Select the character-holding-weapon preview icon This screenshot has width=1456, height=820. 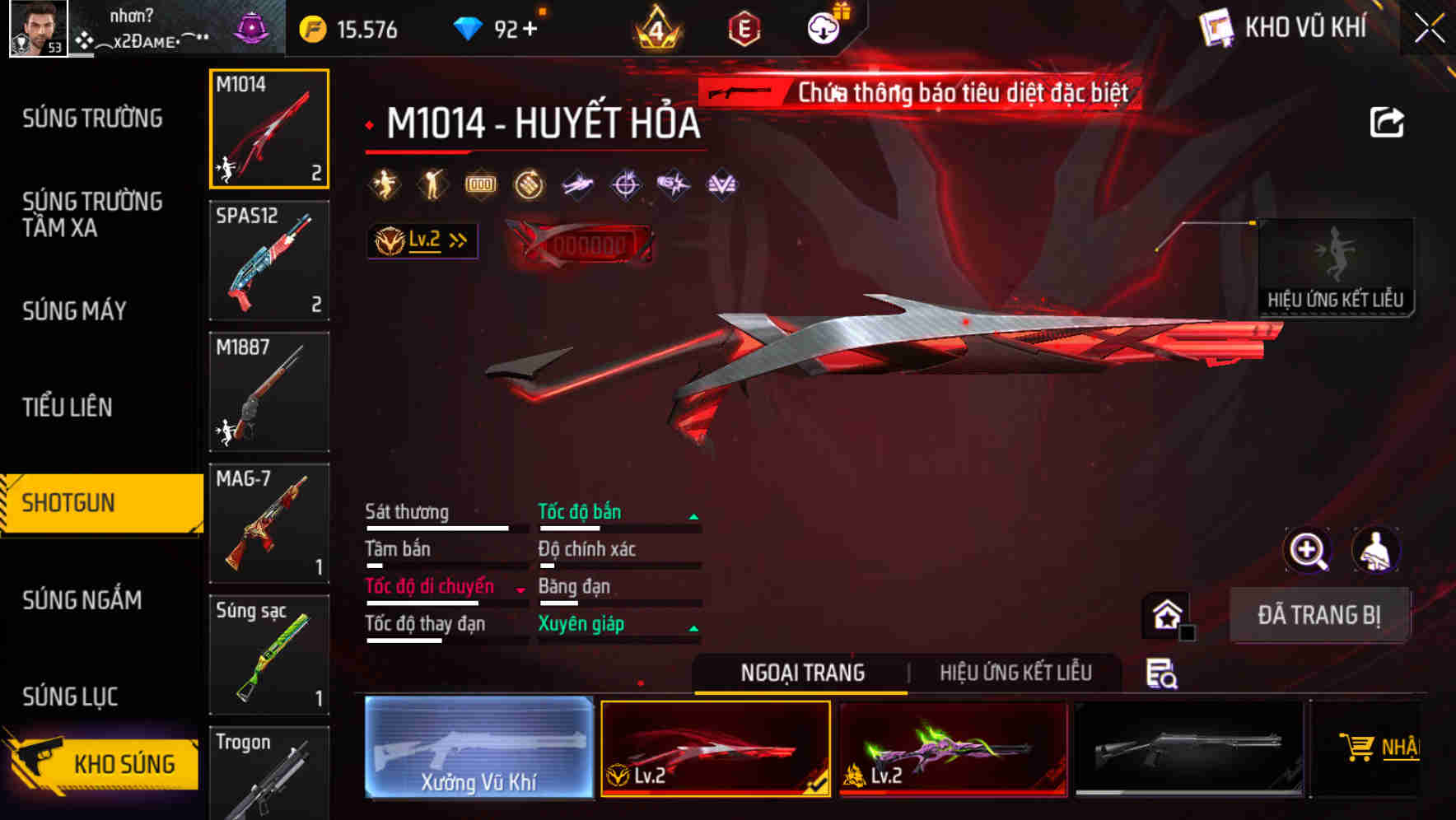click(x=1377, y=551)
